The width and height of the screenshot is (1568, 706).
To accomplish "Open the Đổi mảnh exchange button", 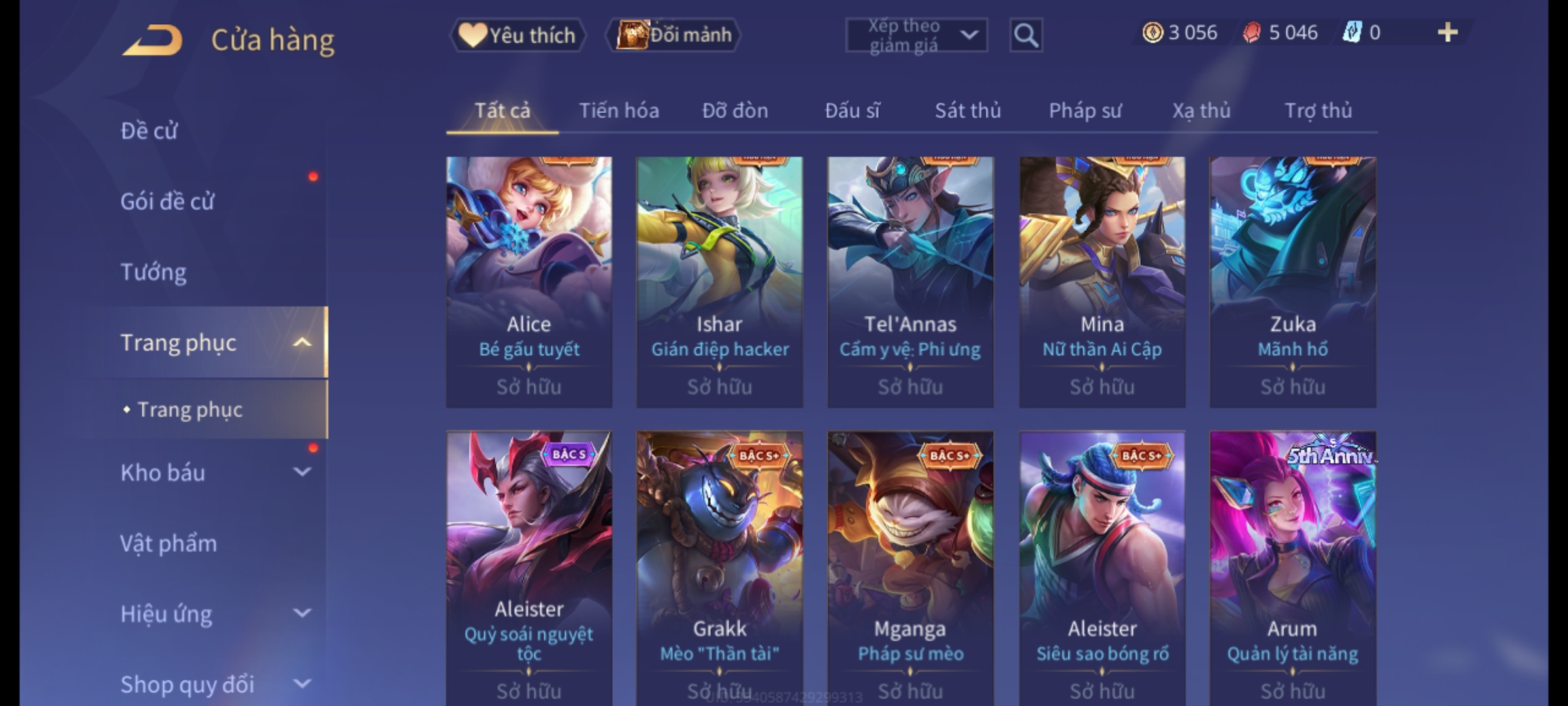I will pos(674,35).
